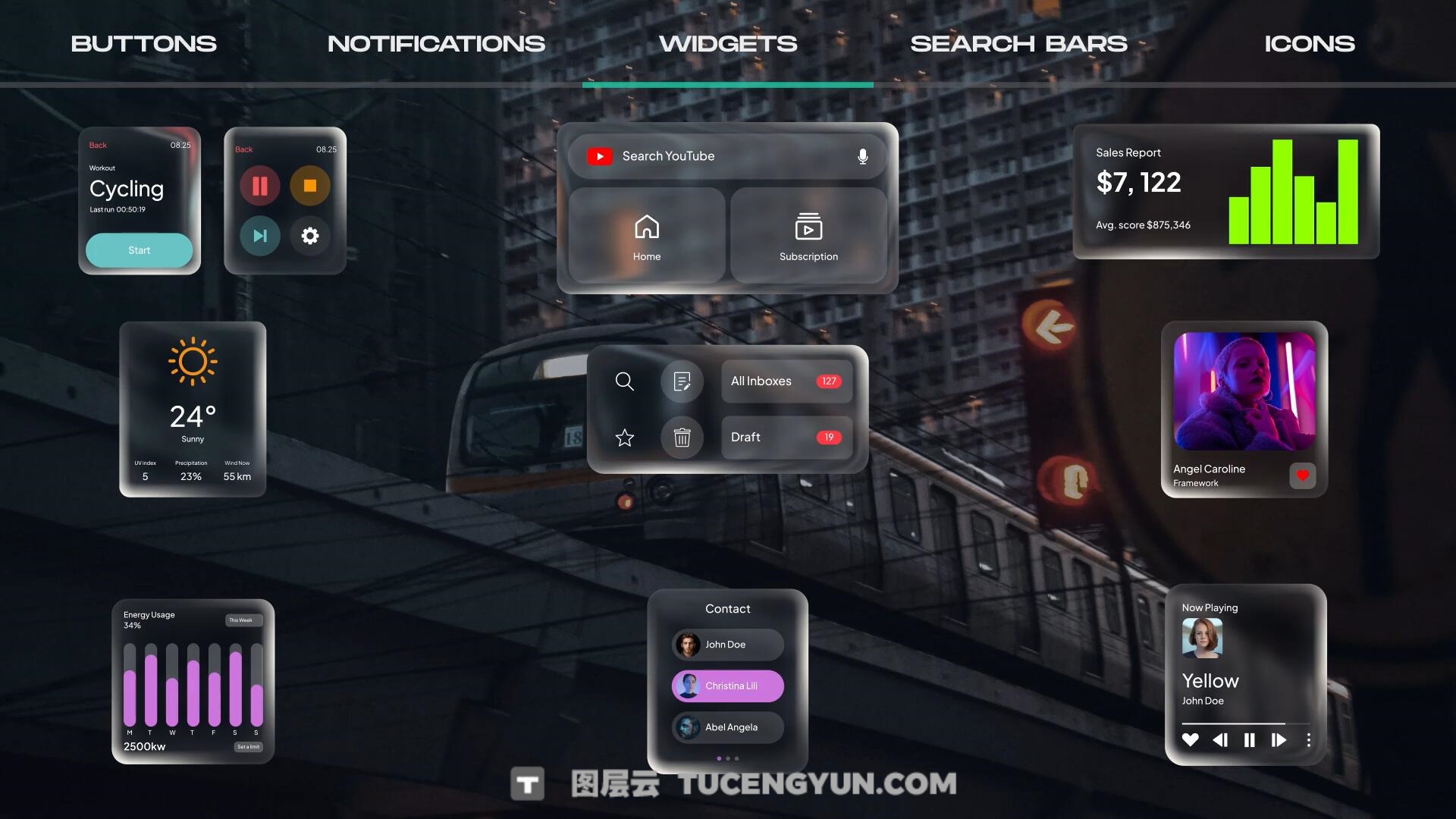Open workout settings gear icon
The image size is (1456, 819).
[309, 236]
